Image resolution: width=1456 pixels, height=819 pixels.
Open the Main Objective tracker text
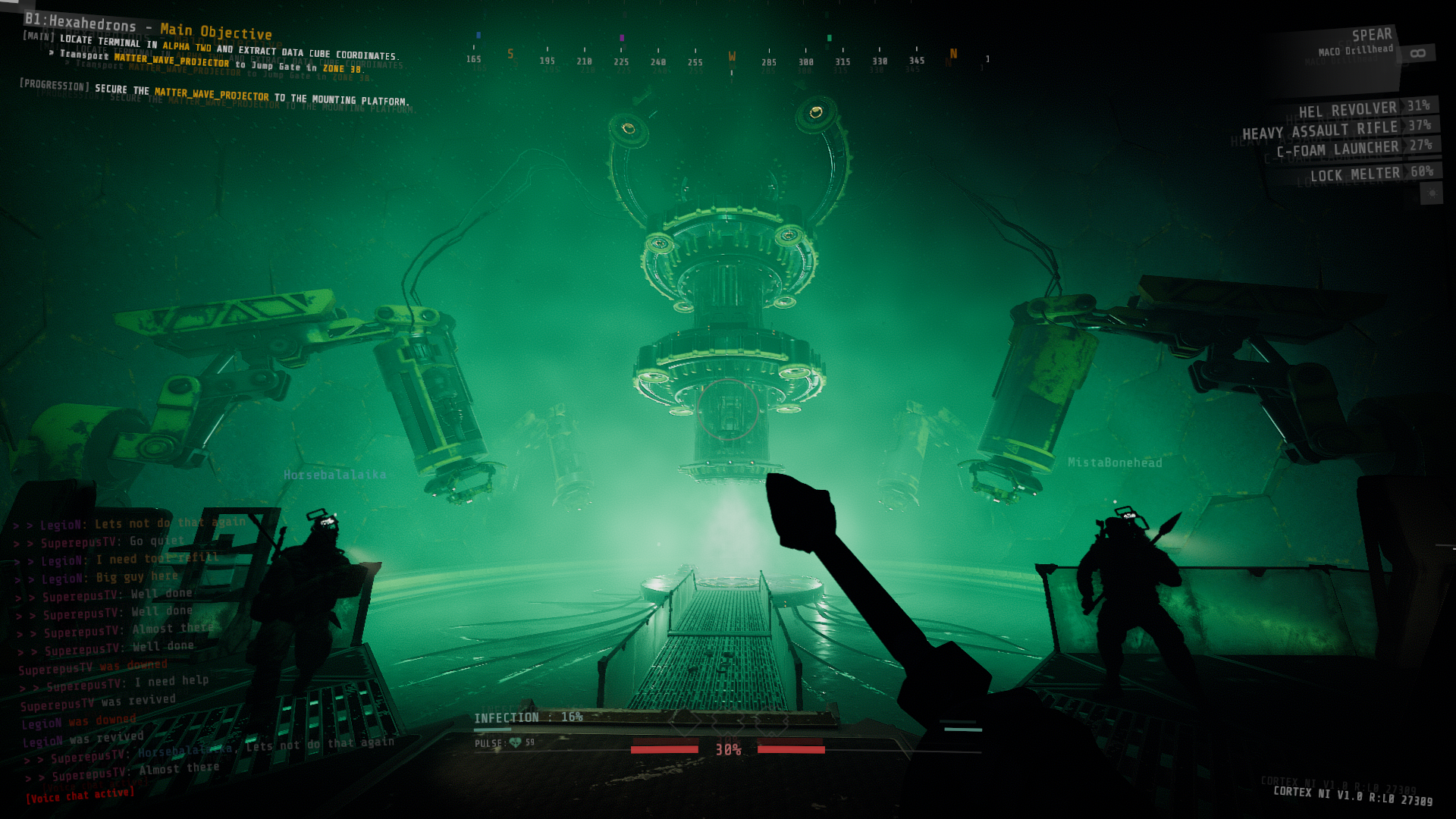coord(216,32)
